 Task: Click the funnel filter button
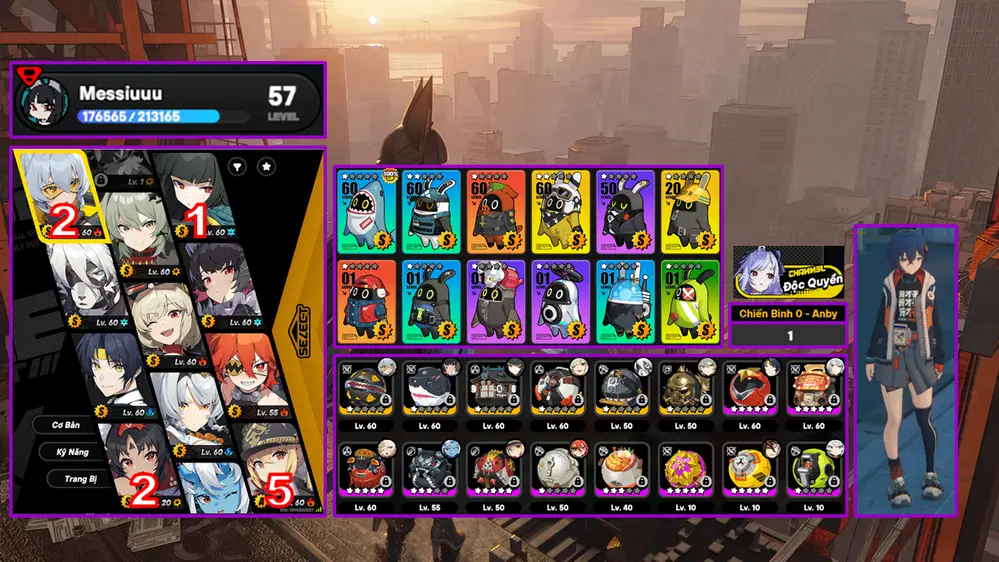click(238, 167)
